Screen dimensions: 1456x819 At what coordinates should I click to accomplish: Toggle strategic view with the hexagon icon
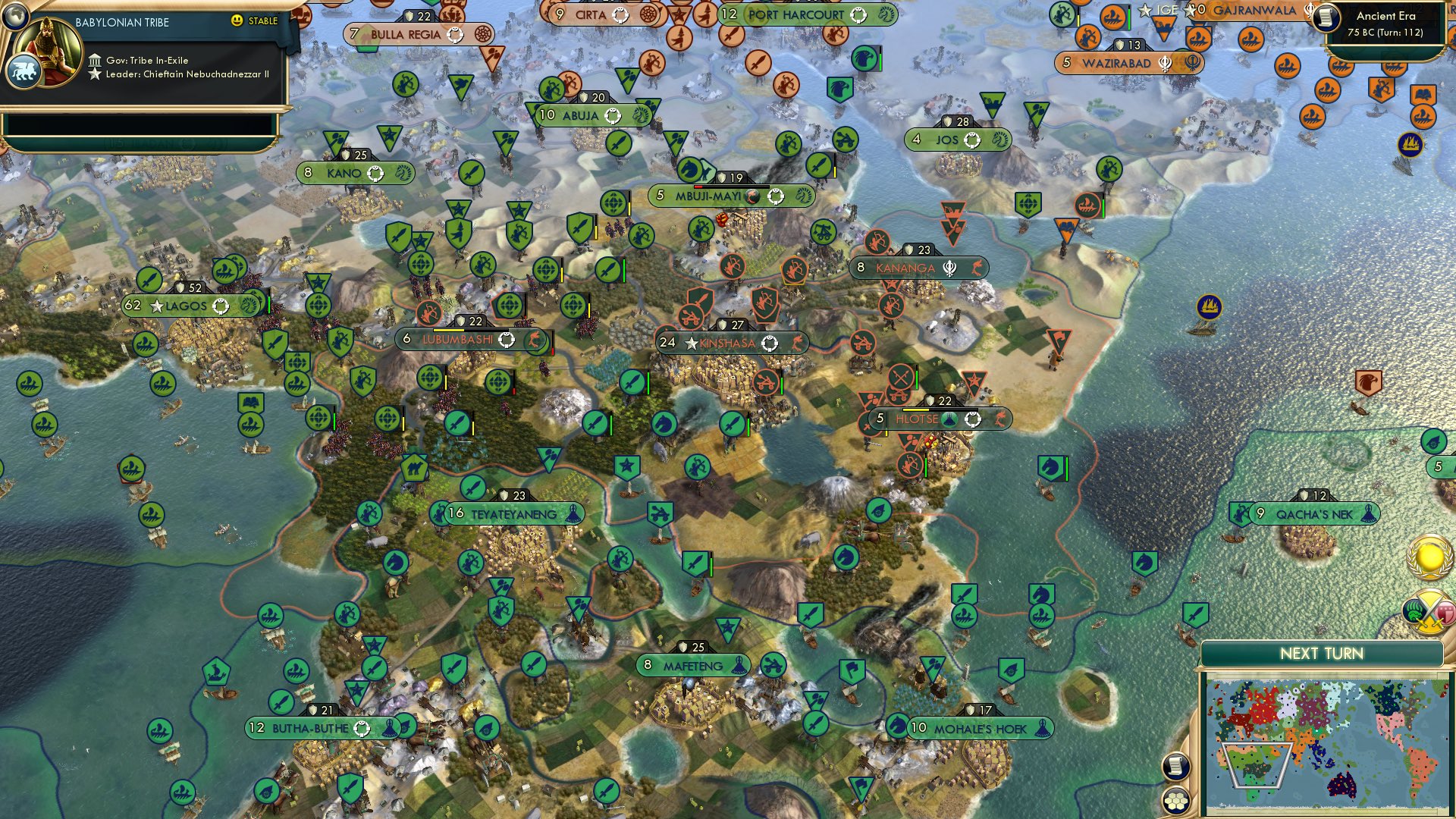(1175, 800)
